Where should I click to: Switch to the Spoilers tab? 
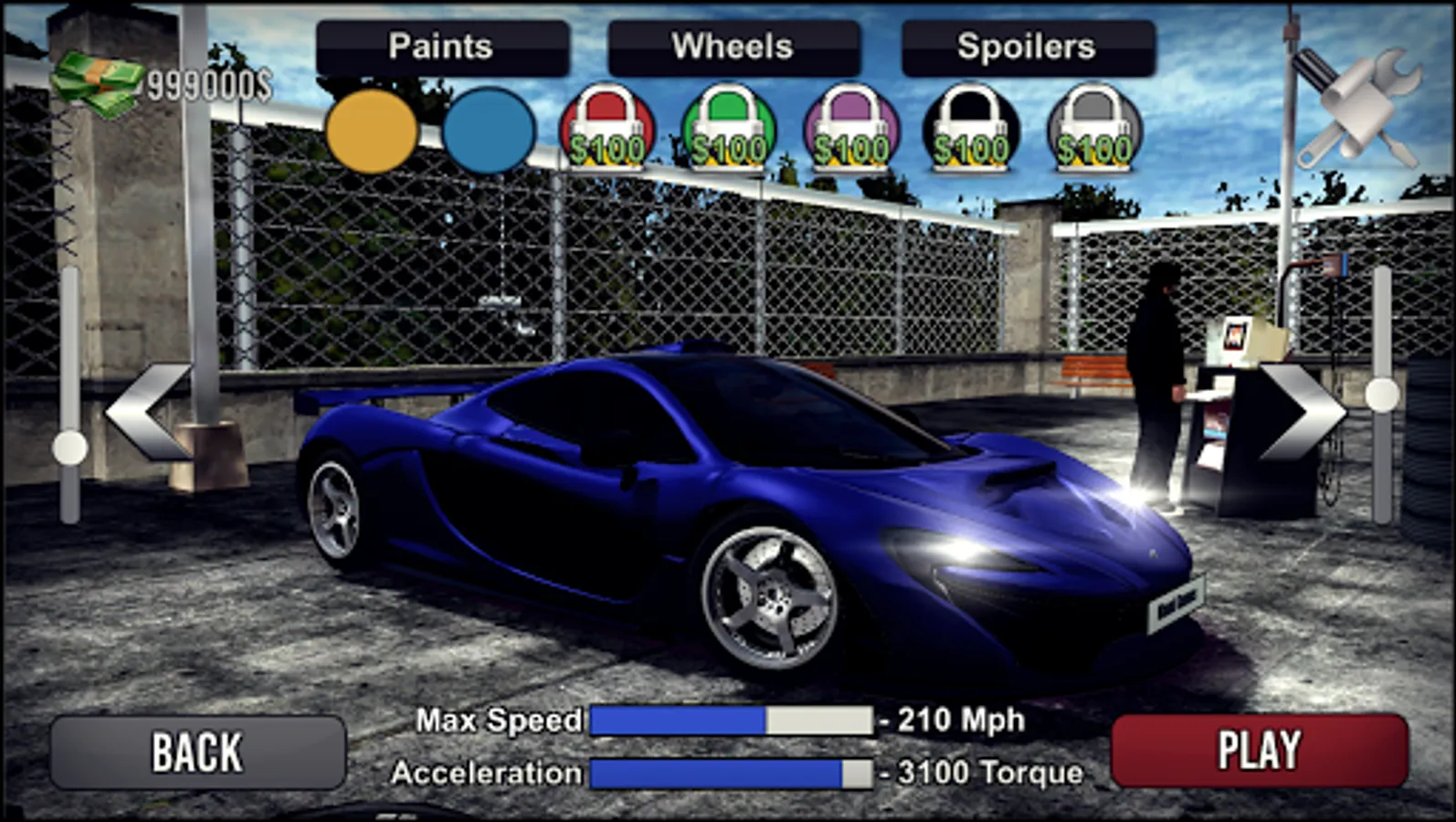pyautogui.click(x=1025, y=45)
